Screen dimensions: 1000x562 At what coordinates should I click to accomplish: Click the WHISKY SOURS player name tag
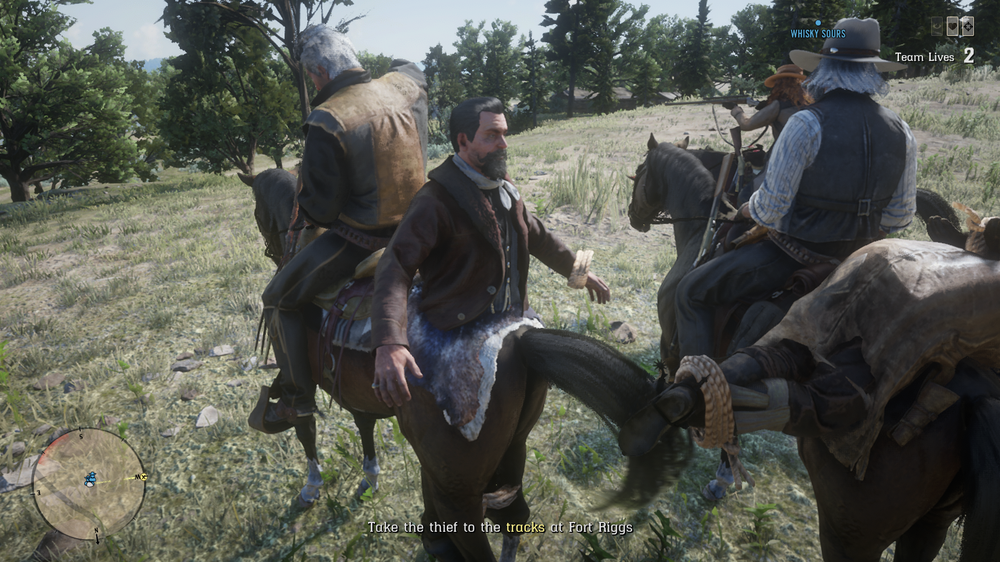coord(818,33)
